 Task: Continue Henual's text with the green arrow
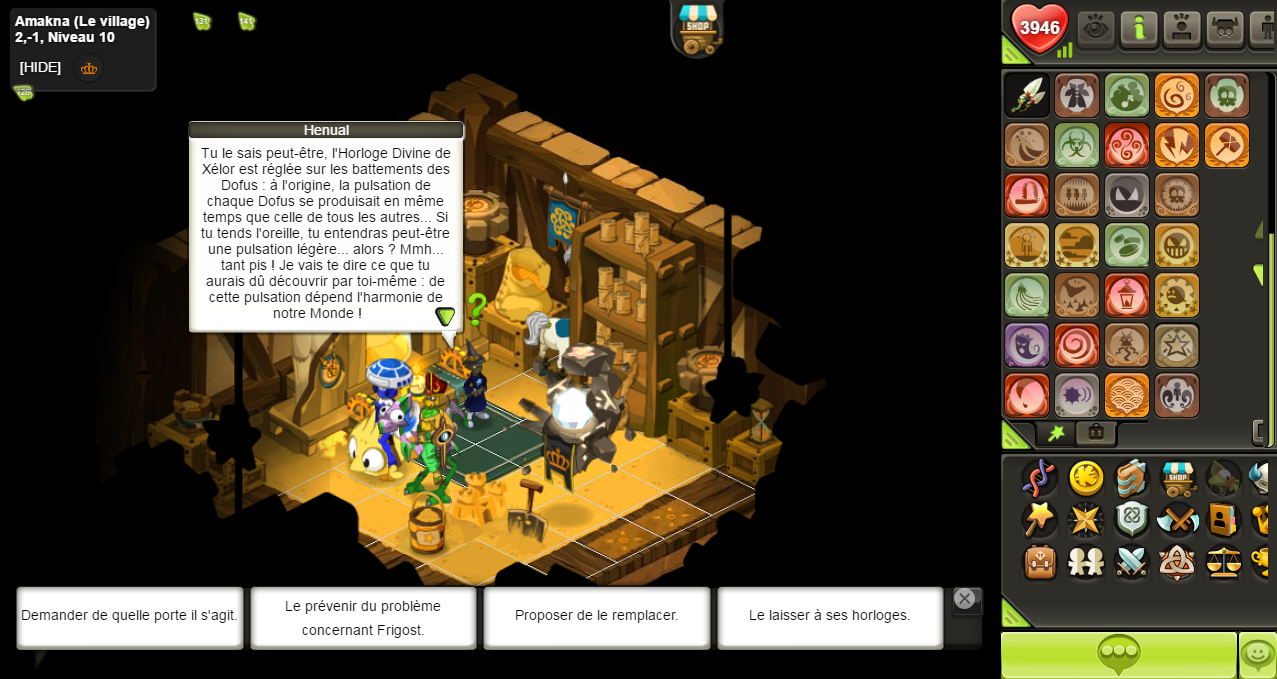(445, 316)
